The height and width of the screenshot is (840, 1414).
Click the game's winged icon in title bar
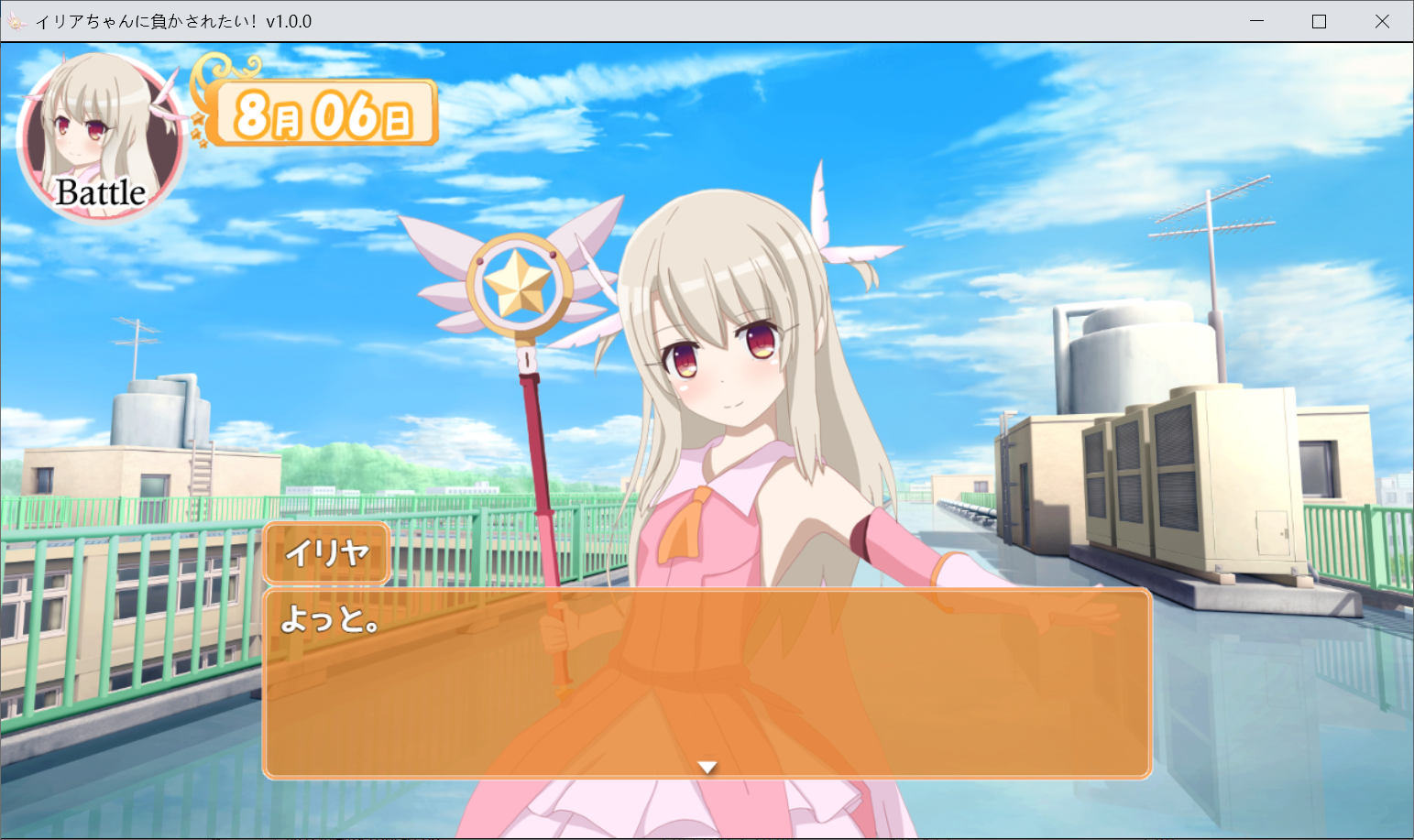(x=16, y=20)
